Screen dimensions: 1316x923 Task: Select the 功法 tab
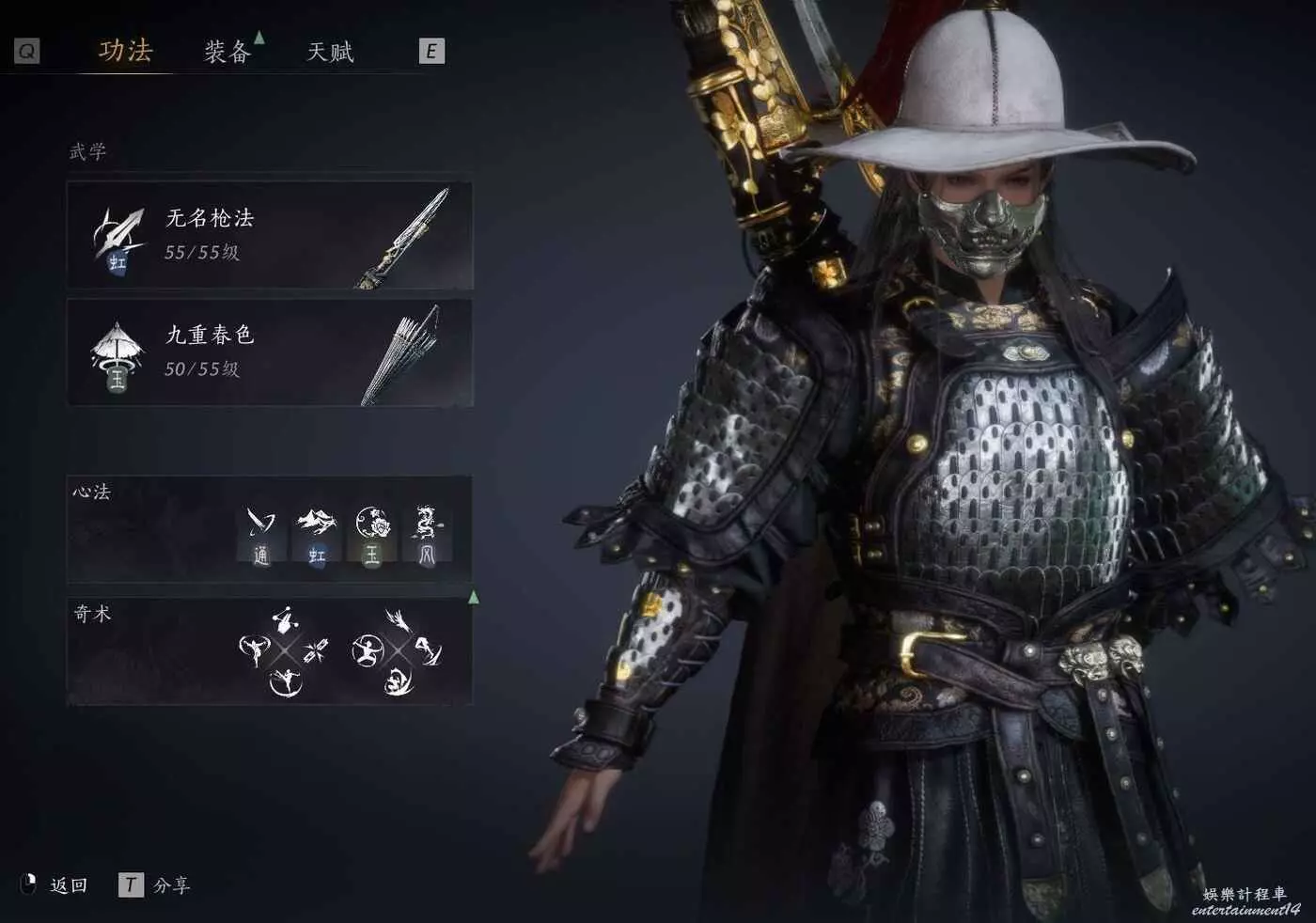[x=125, y=51]
